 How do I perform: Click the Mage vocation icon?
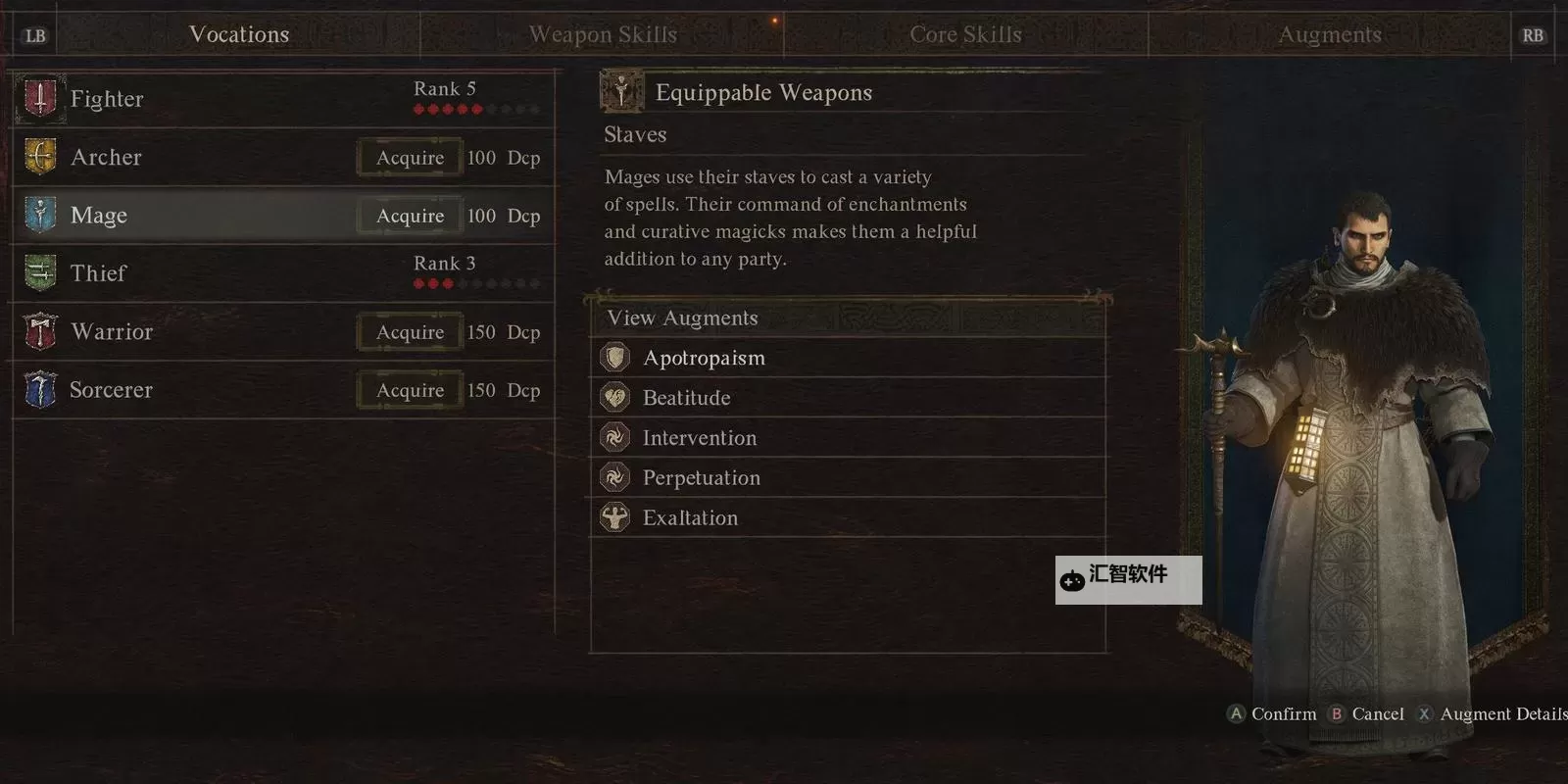coord(40,215)
